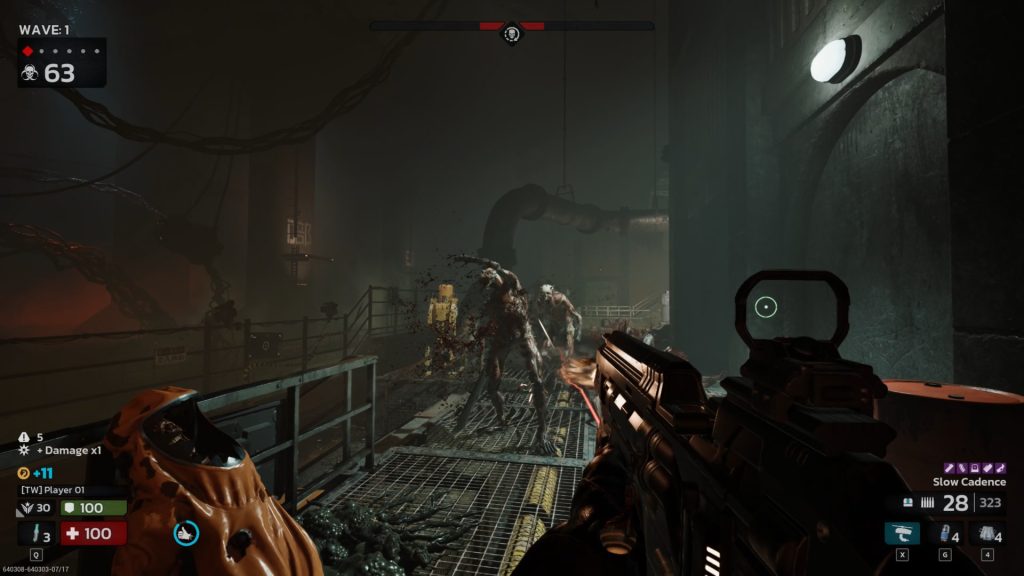Choose the armor item slot with 4

click(x=988, y=533)
